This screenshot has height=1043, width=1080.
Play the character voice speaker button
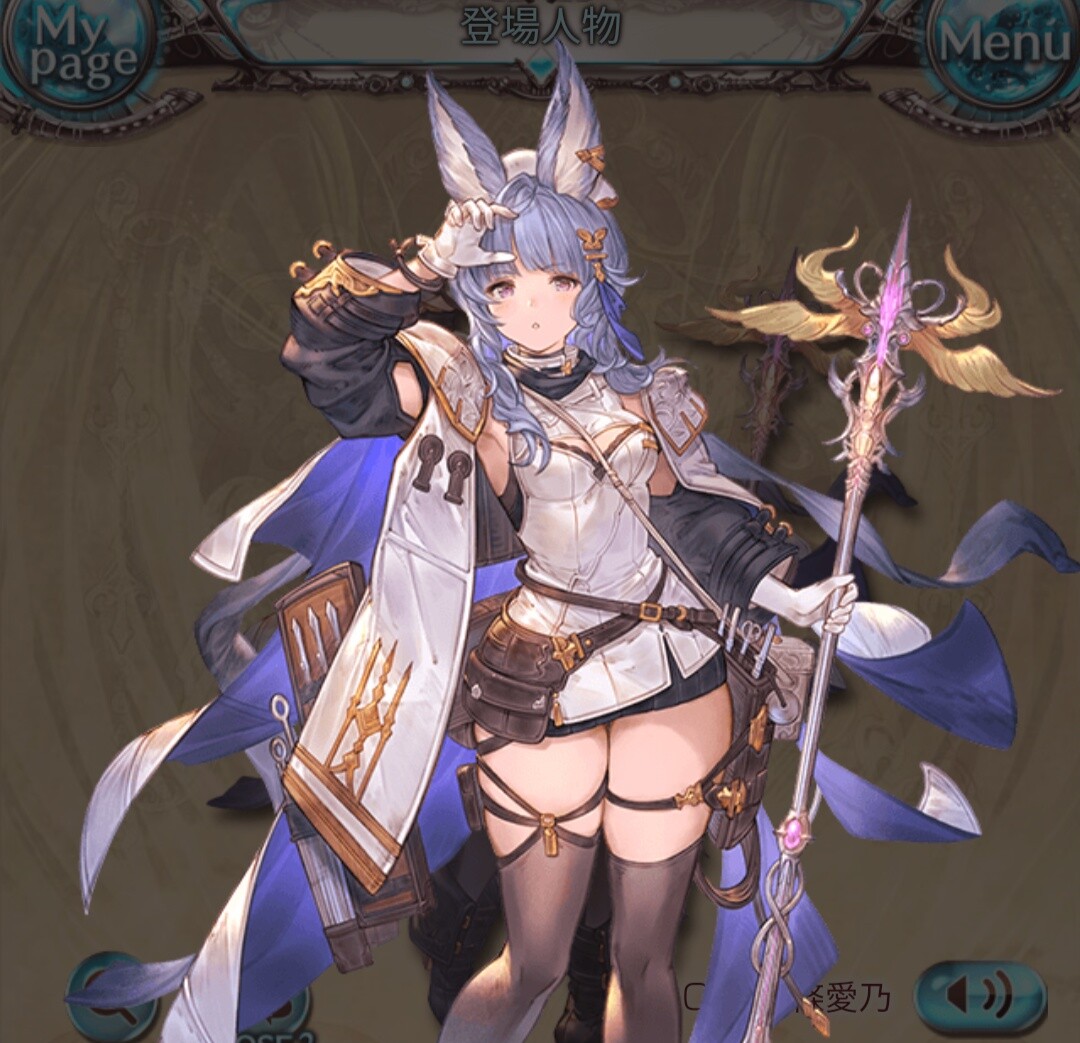(979, 995)
